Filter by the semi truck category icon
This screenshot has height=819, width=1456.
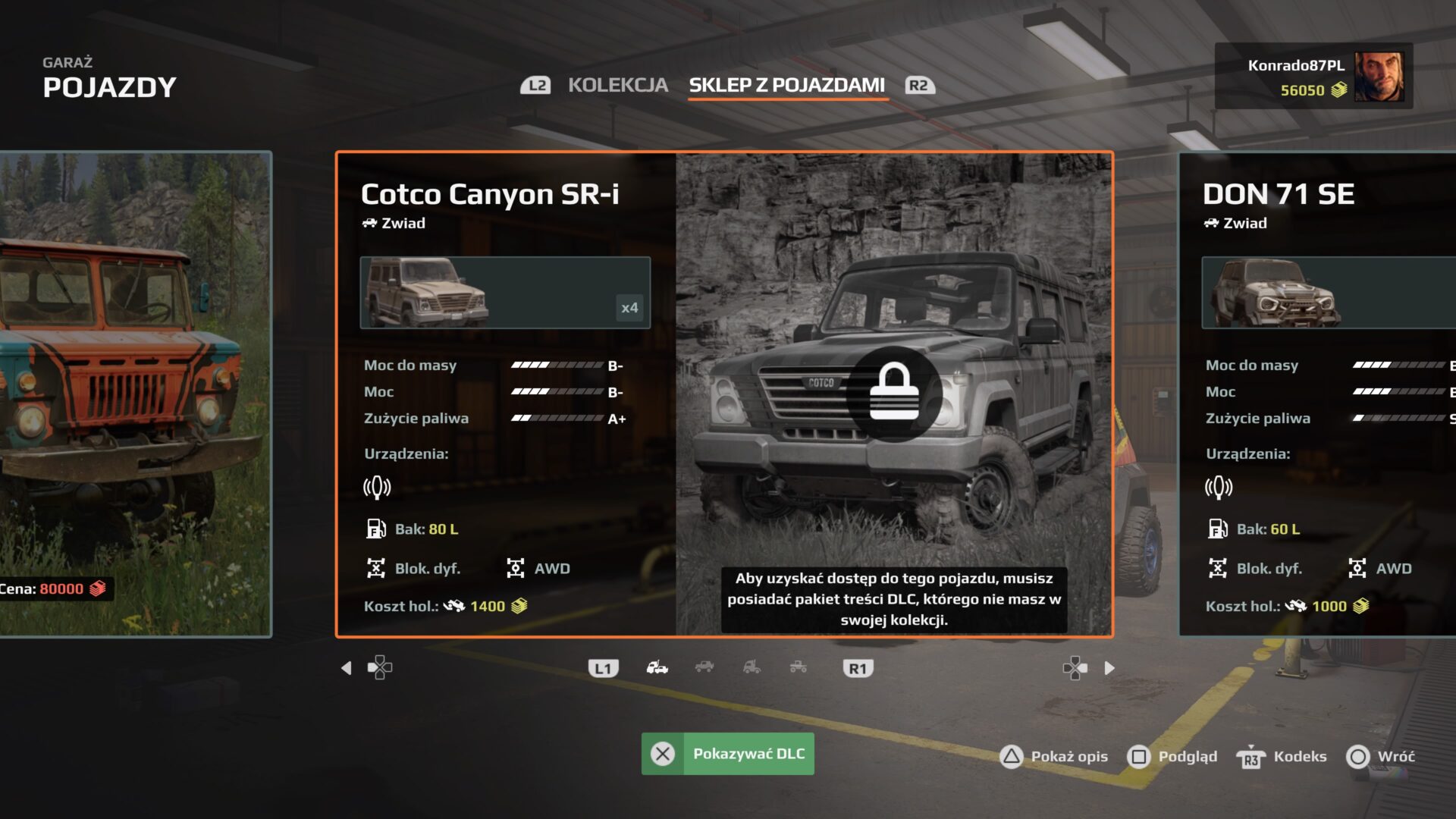752,667
